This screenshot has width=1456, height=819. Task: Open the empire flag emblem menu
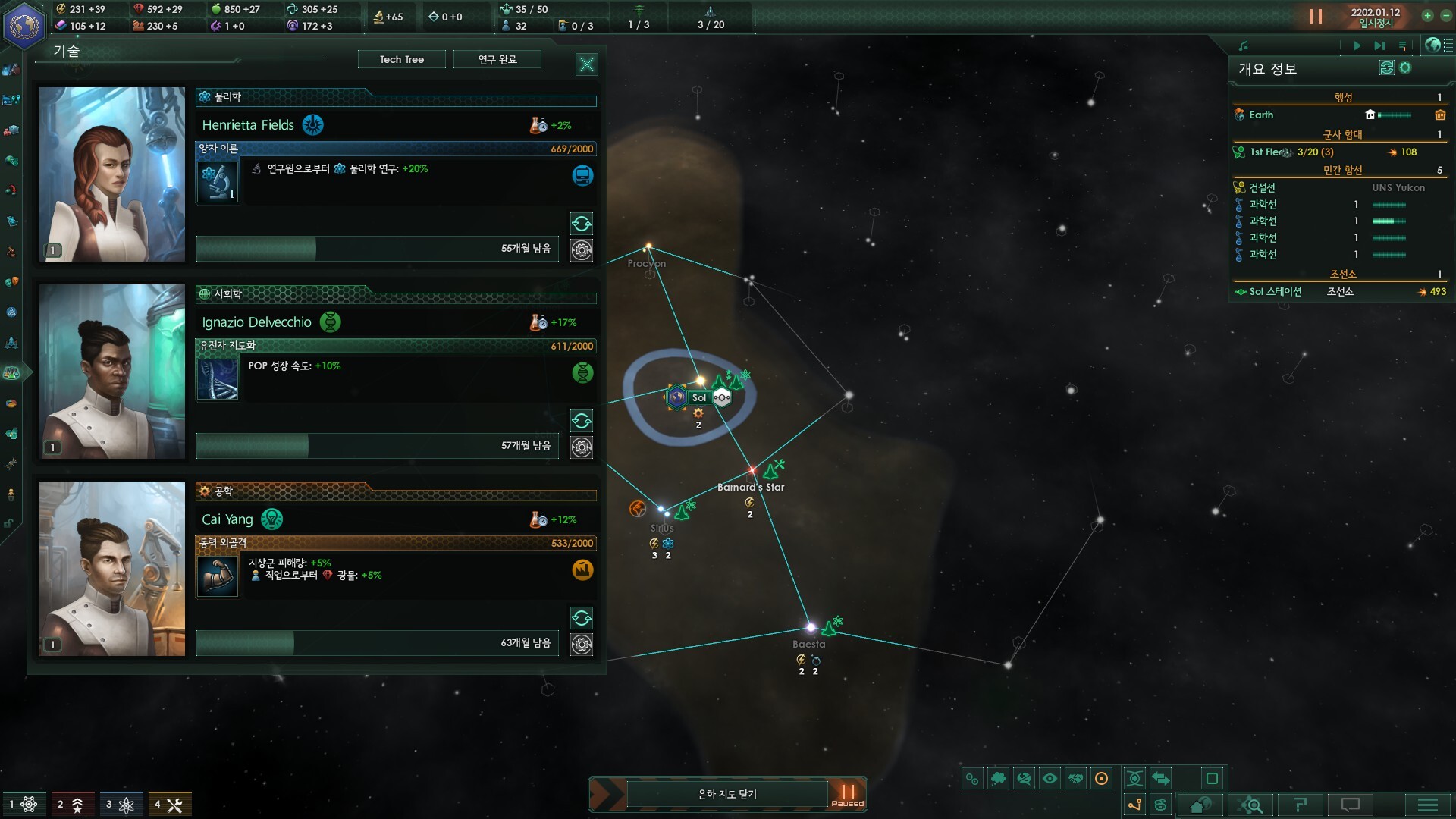point(24,25)
